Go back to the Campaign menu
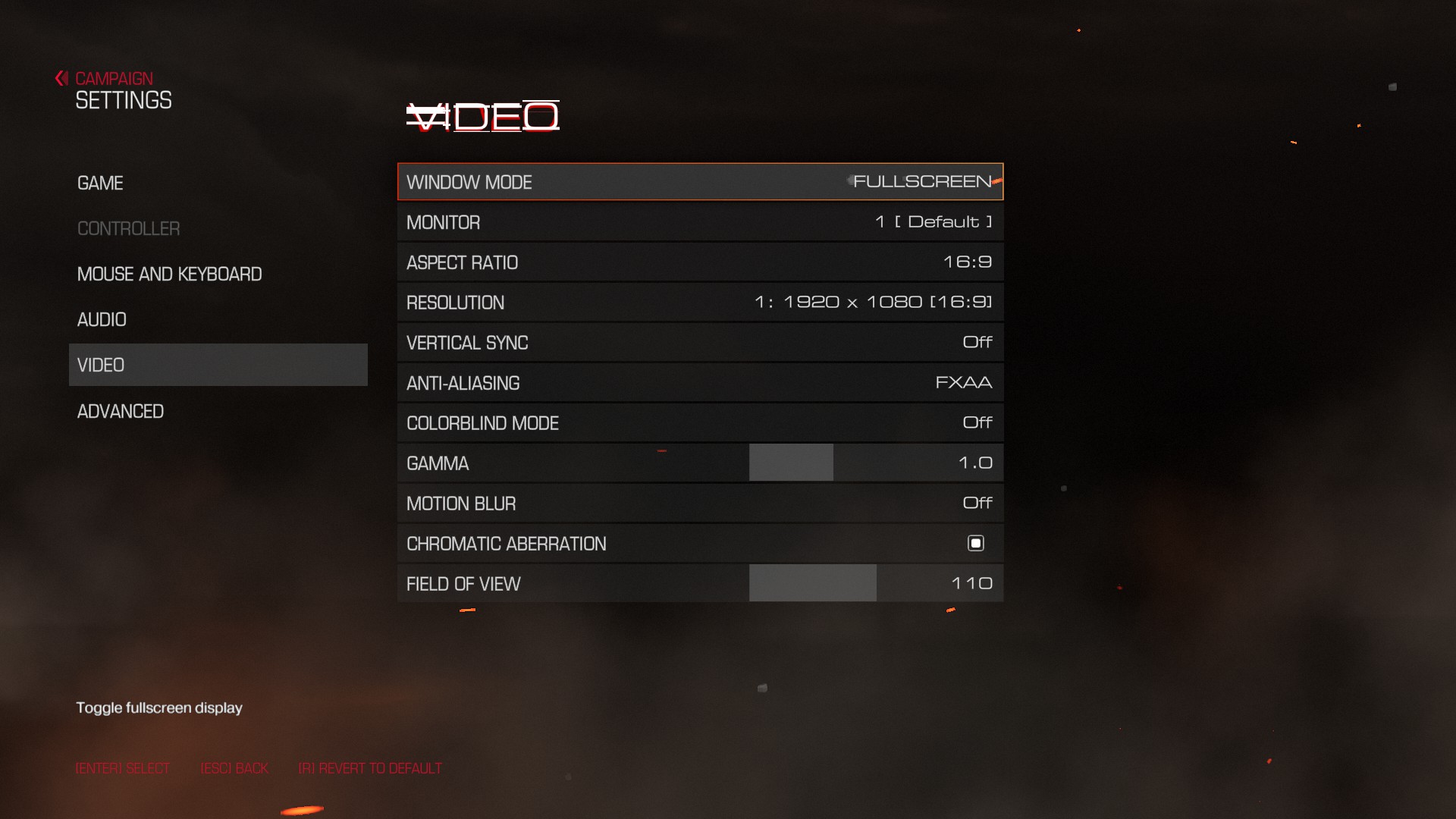Screen dimensions: 1456x819 coord(112,79)
